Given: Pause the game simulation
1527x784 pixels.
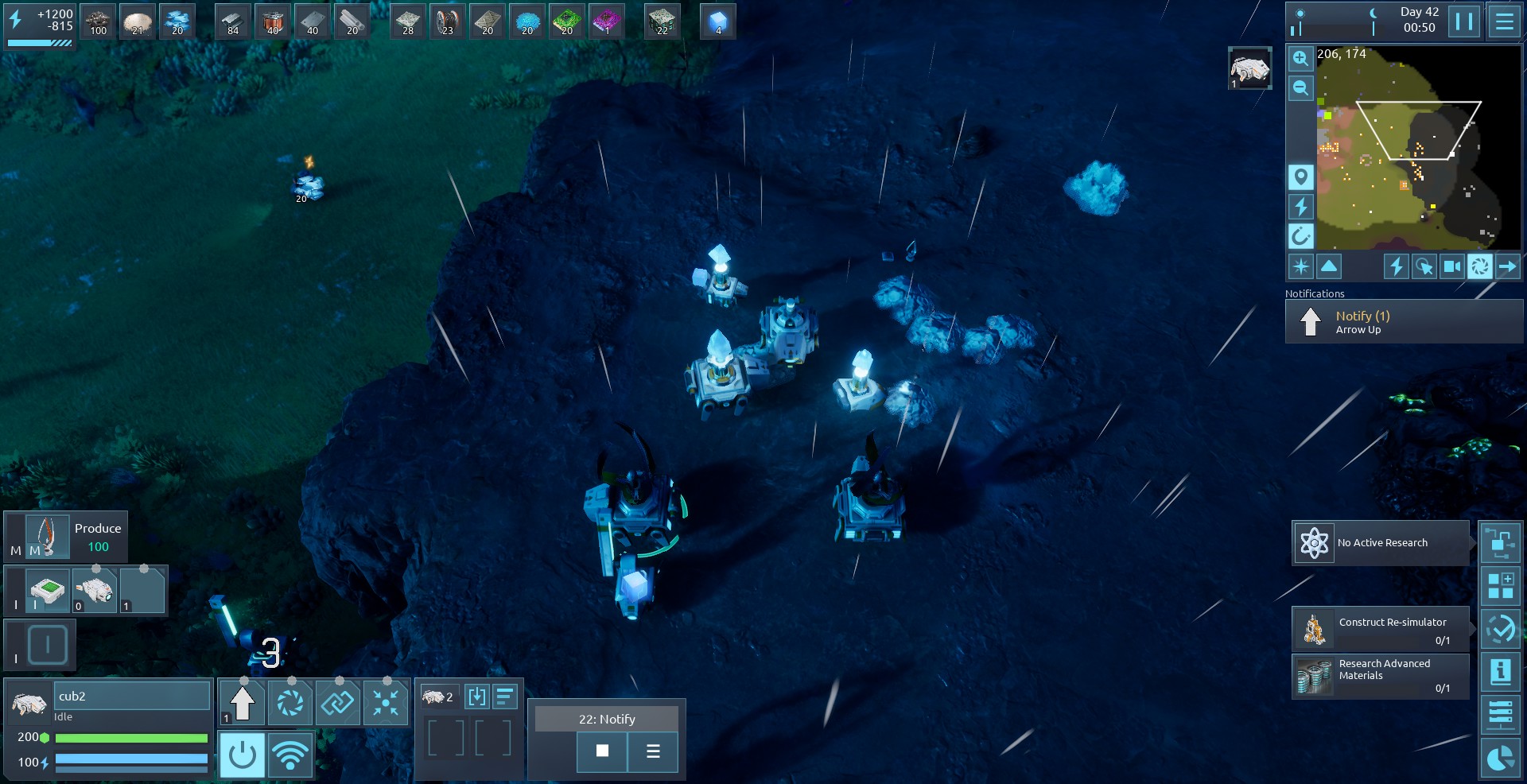Looking at the screenshot, I should (1463, 21).
